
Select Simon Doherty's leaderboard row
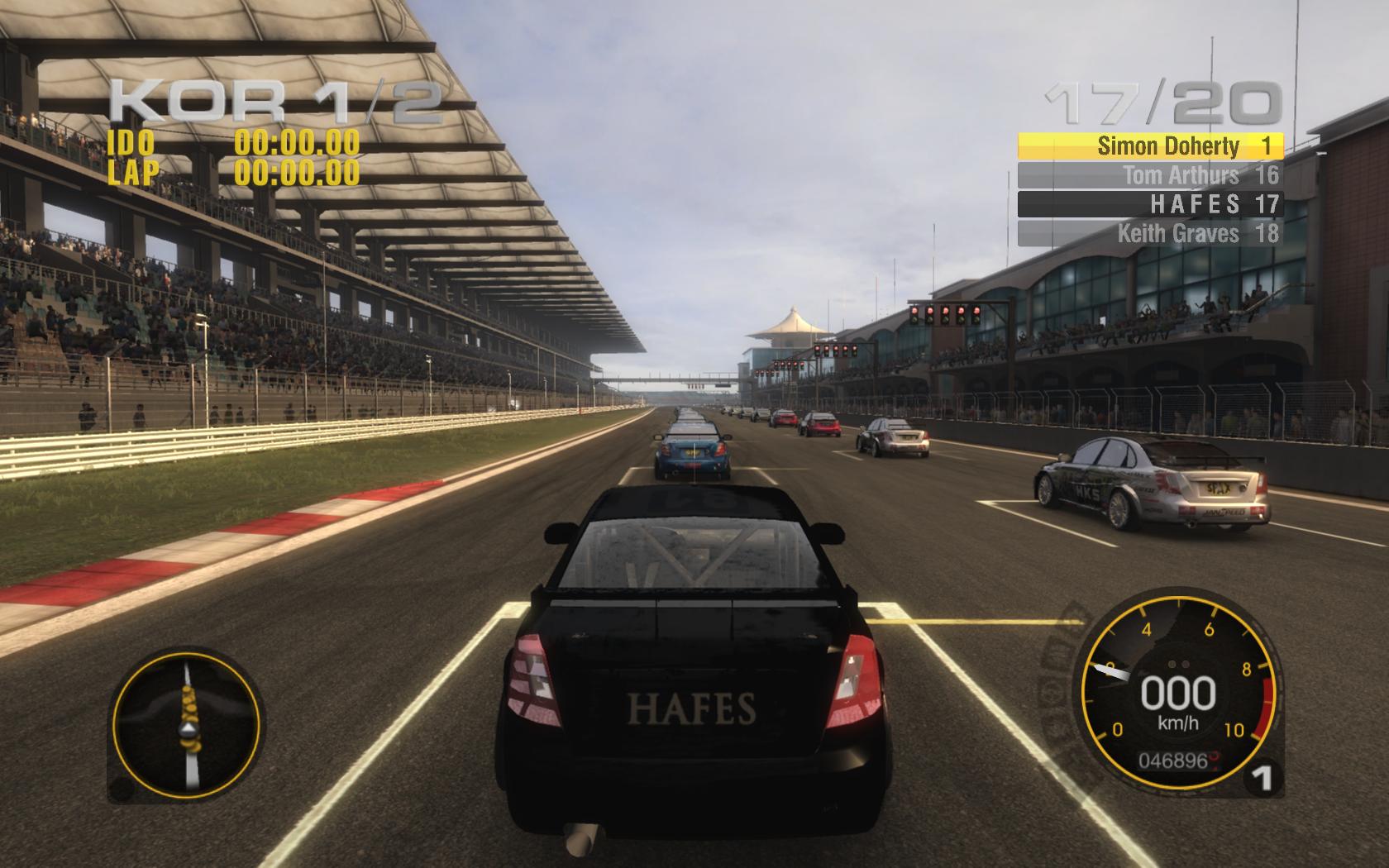(x=1150, y=146)
